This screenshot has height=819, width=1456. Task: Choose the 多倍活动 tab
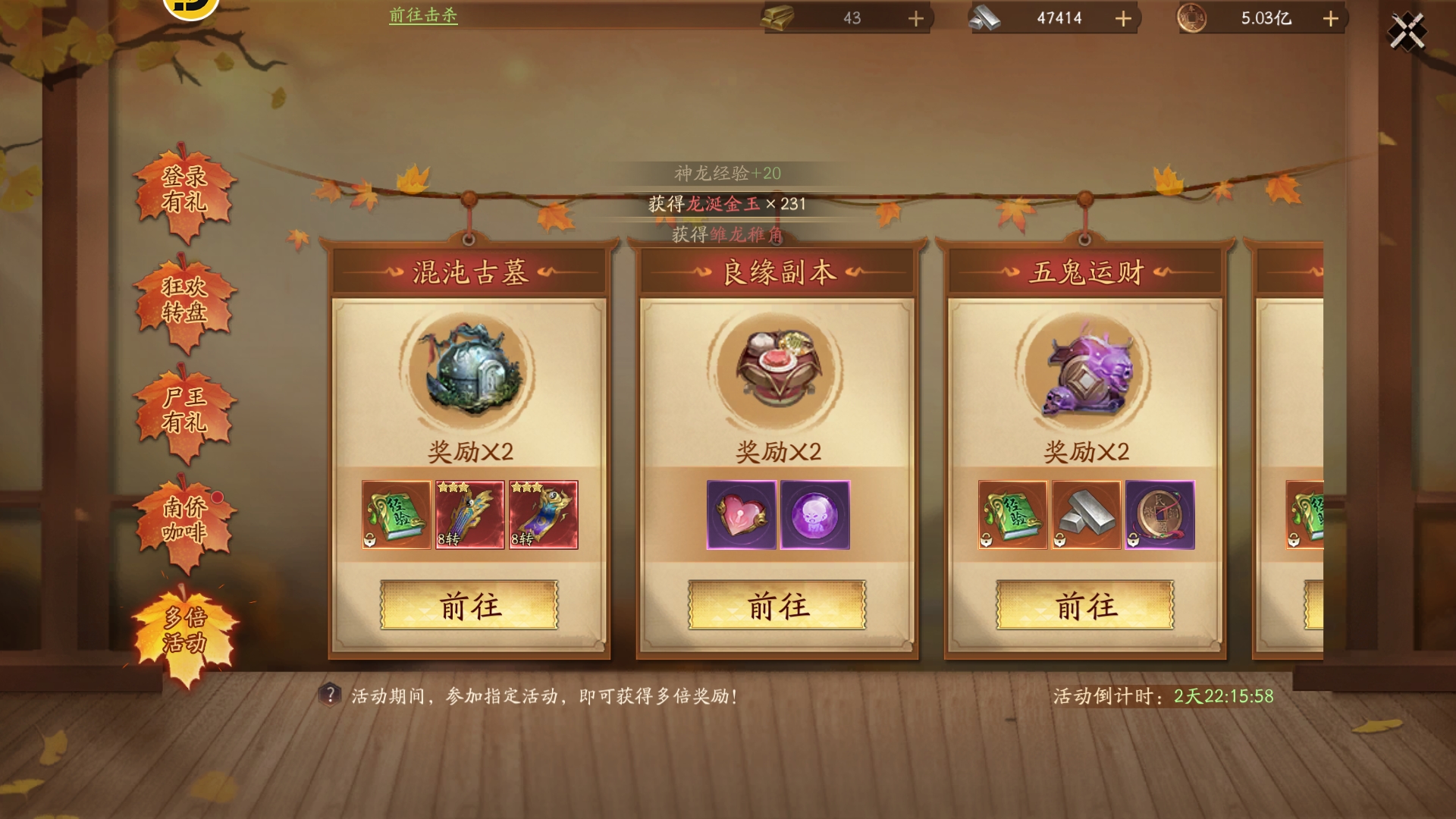184,631
